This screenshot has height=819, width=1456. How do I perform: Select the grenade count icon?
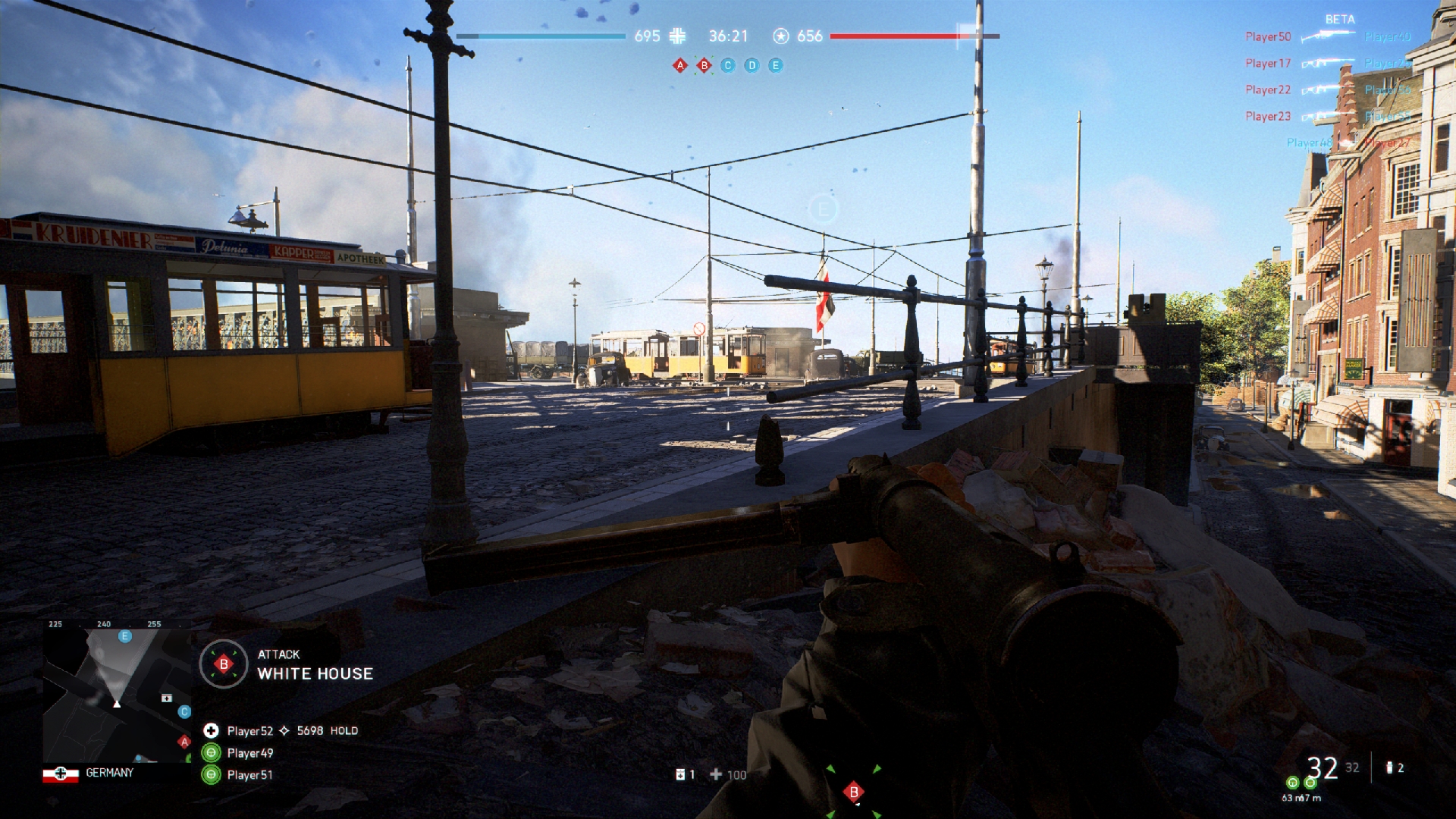click(1390, 768)
